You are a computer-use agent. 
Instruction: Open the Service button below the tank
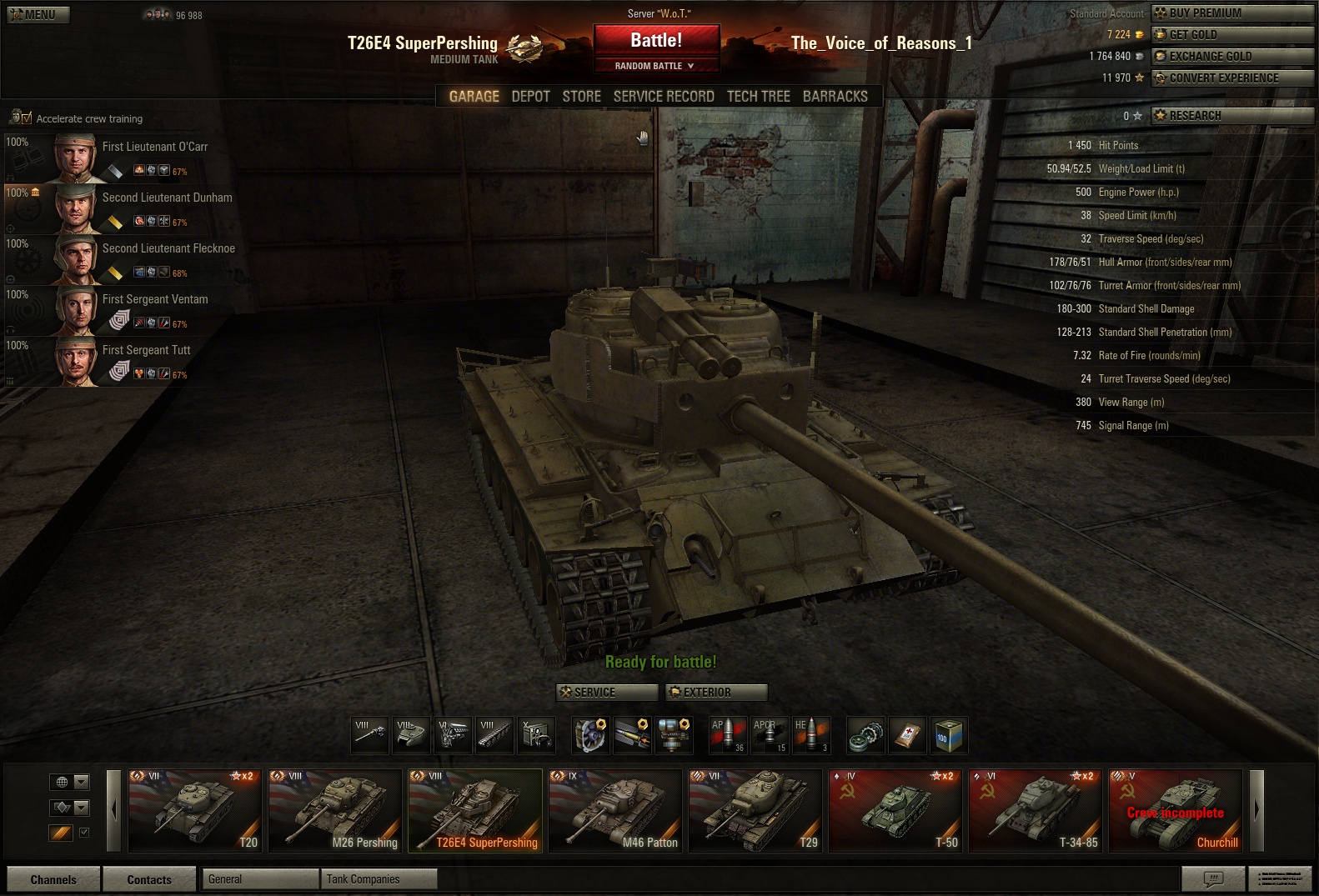coord(607,693)
